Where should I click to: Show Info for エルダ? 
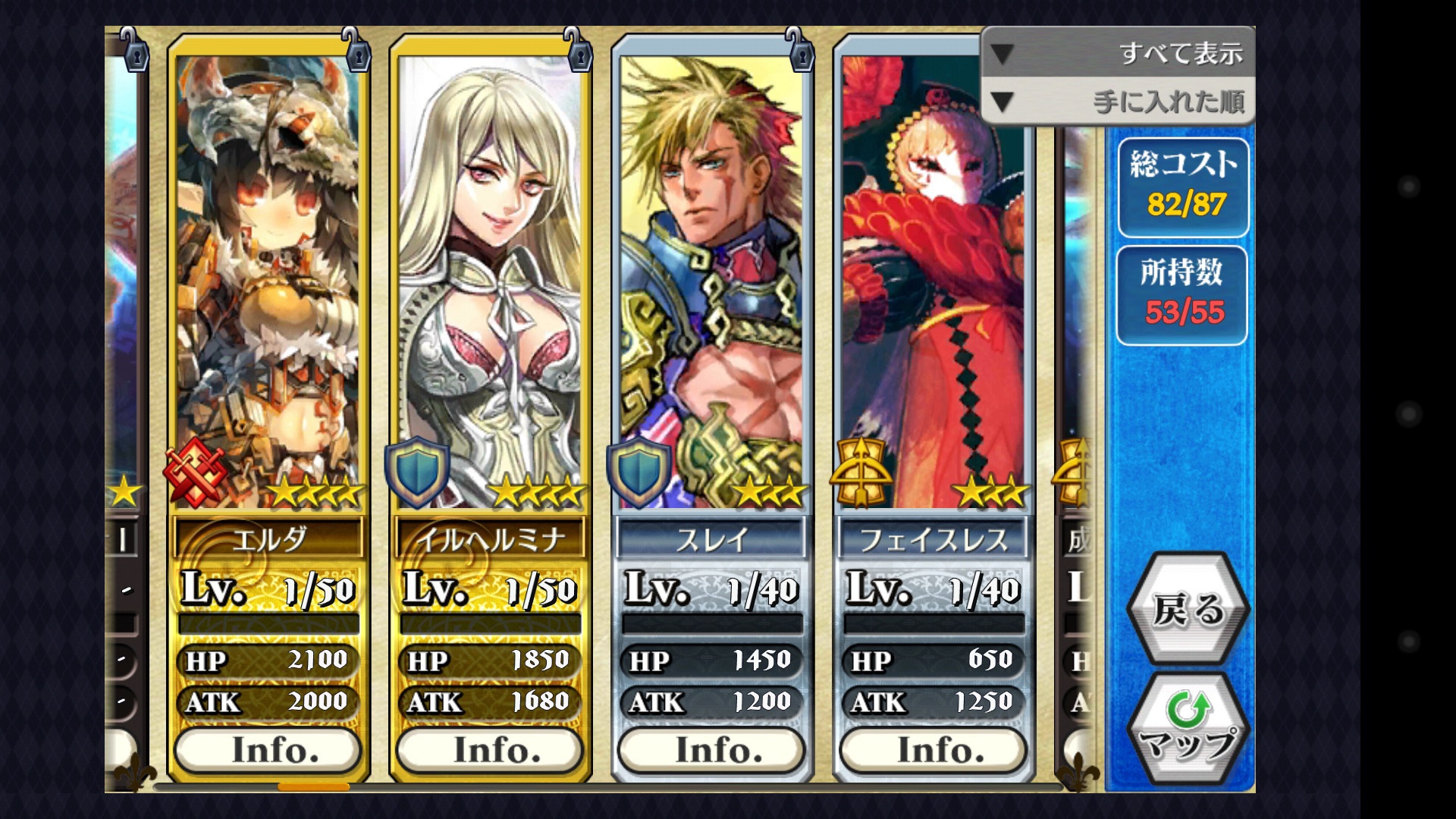click(268, 750)
